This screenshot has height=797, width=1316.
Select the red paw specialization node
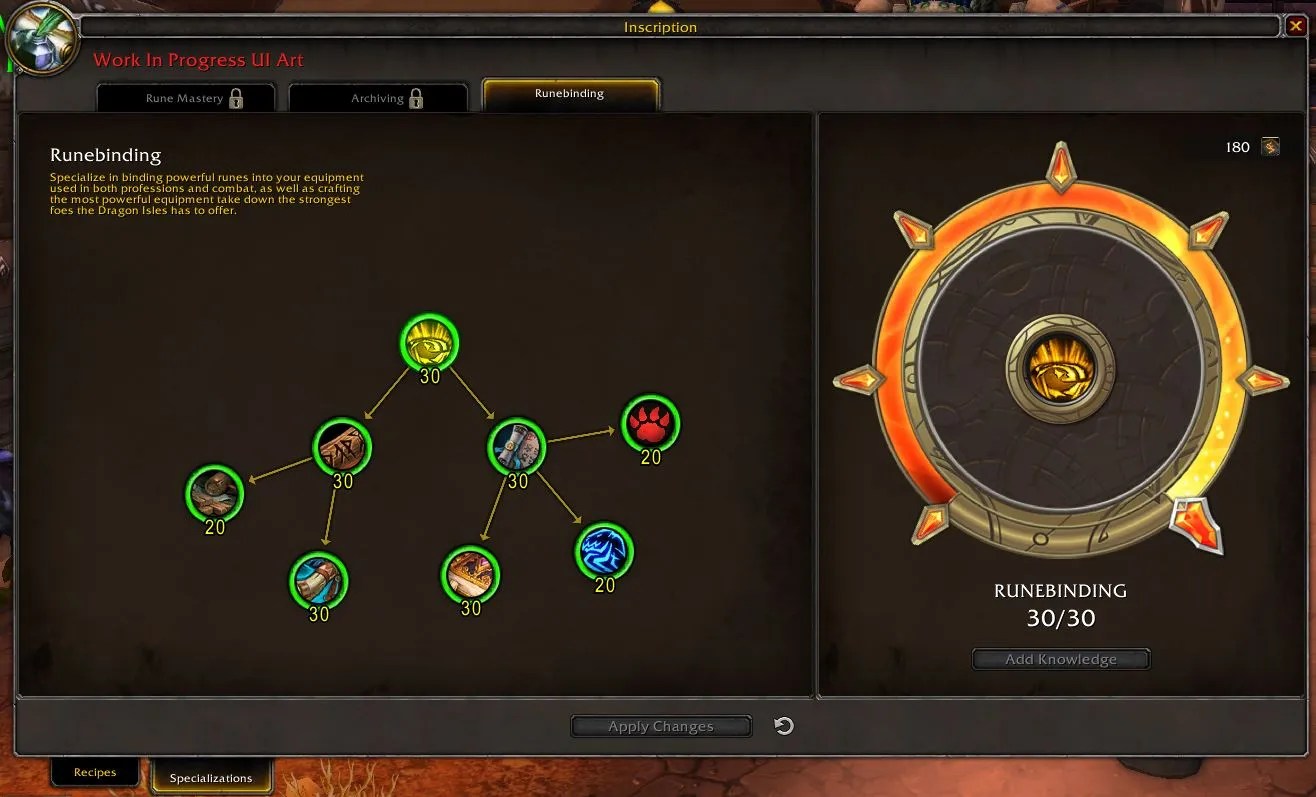click(x=651, y=423)
